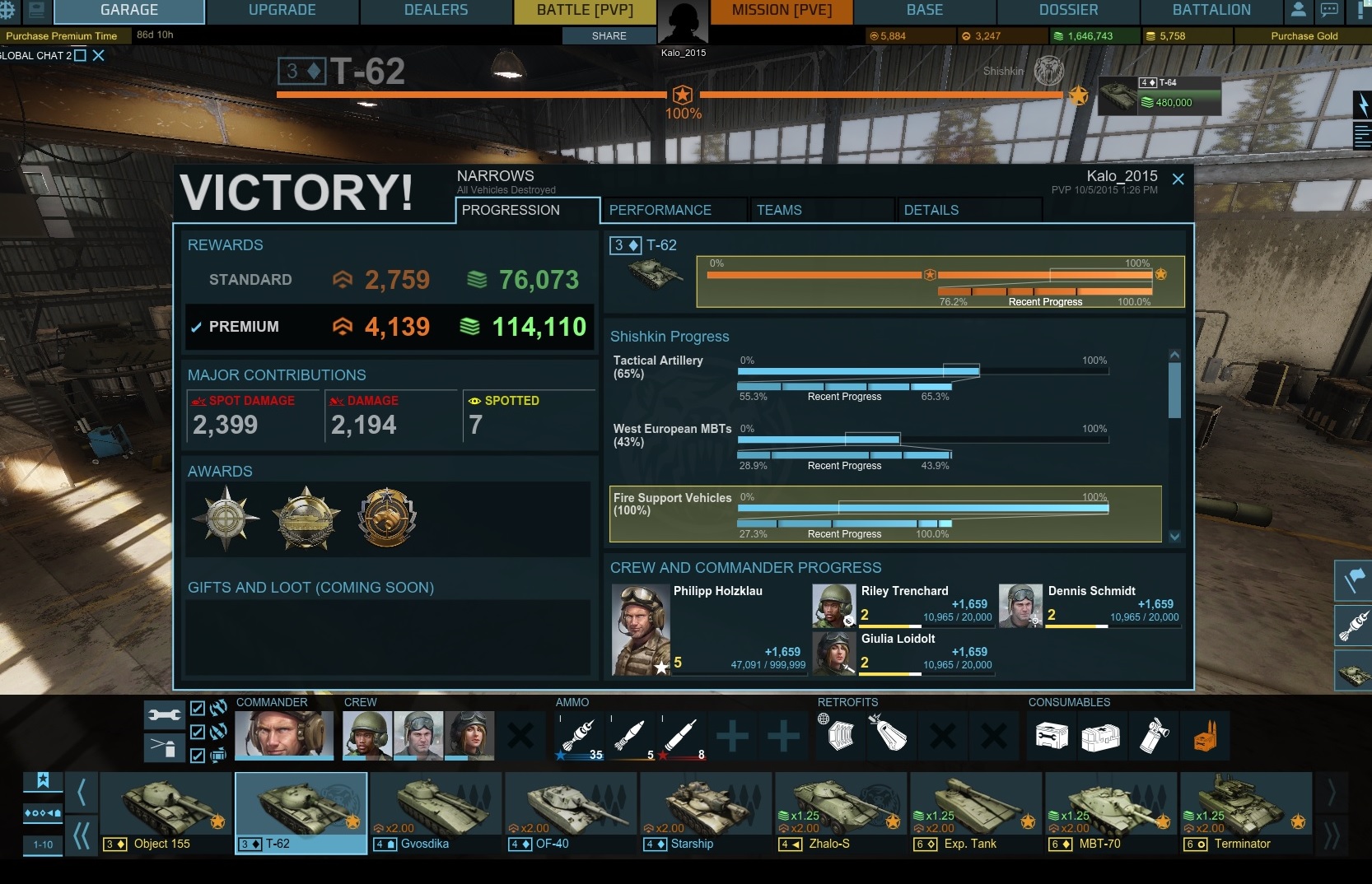Click Purchase Gold link

tap(1304, 36)
